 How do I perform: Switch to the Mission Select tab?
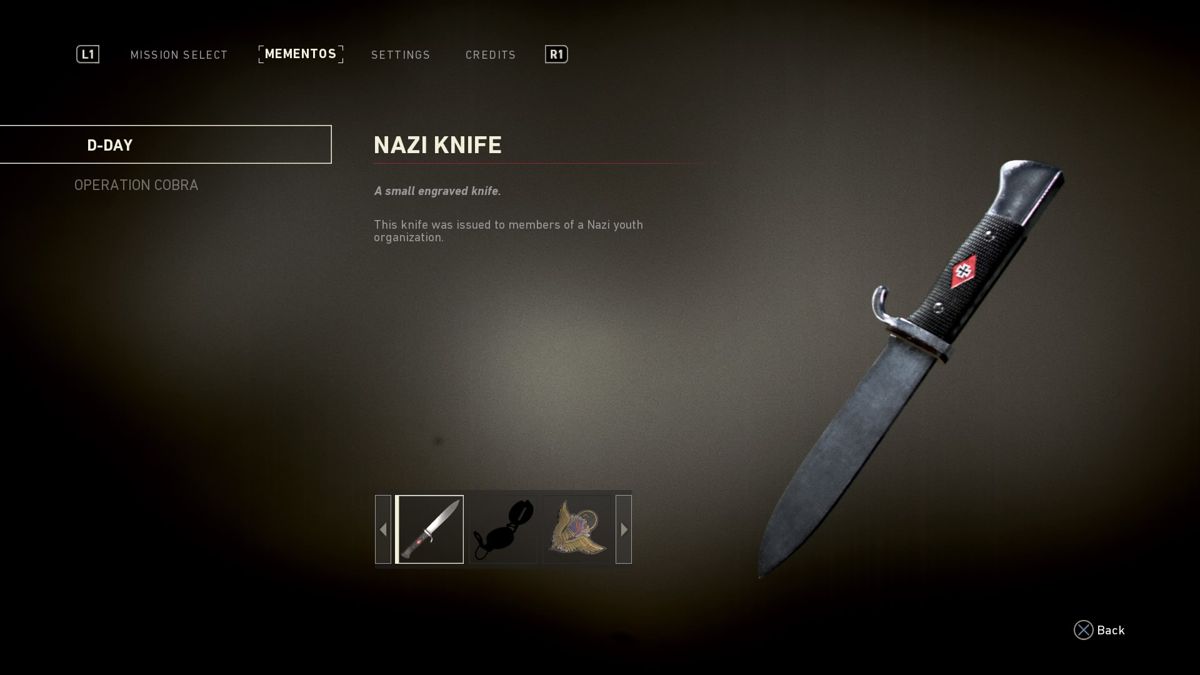179,55
